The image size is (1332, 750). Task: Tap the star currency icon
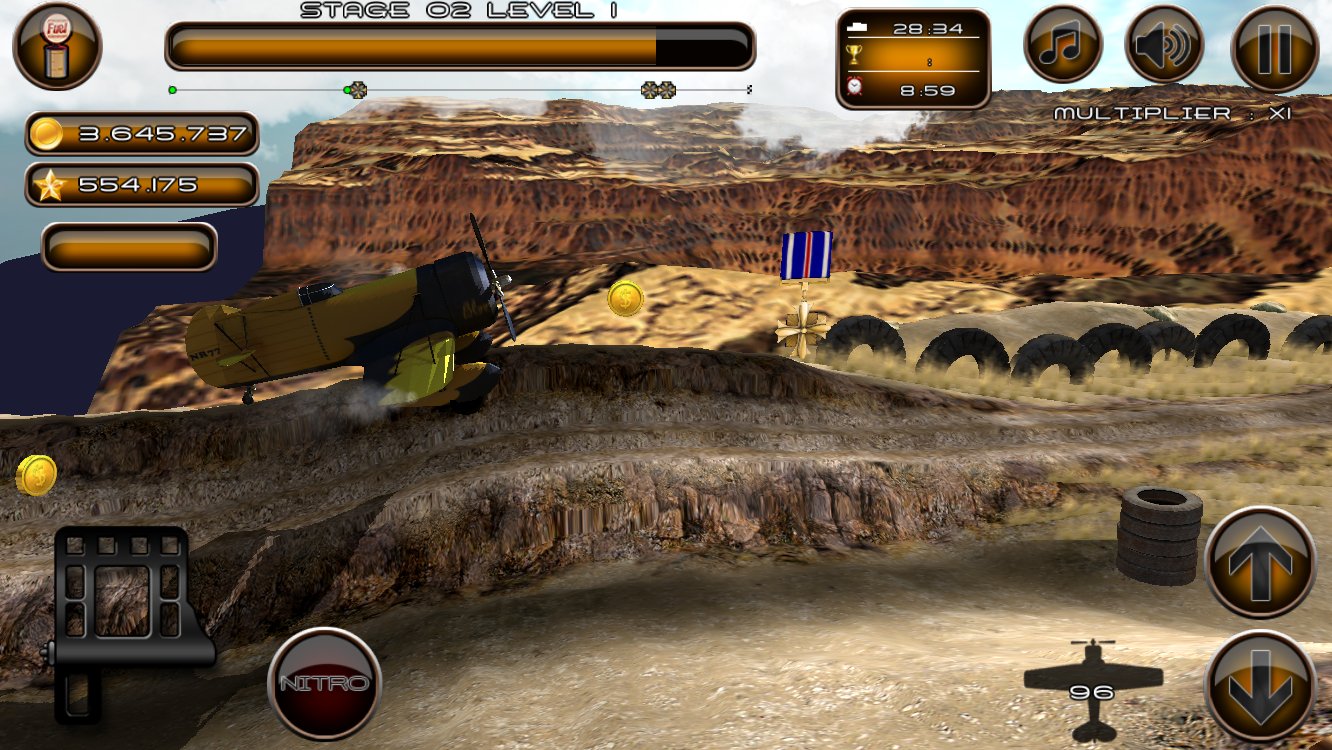tap(49, 183)
